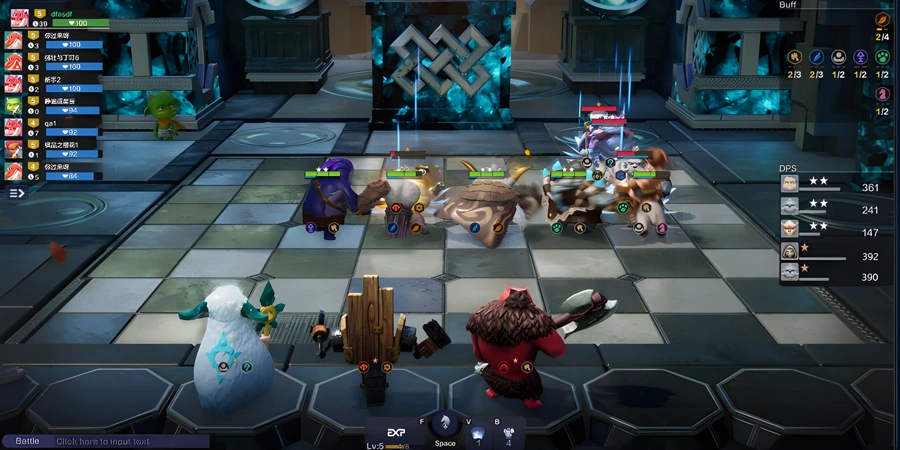
Task: Inspect the pink knight buff icon
Action: coord(883,94)
